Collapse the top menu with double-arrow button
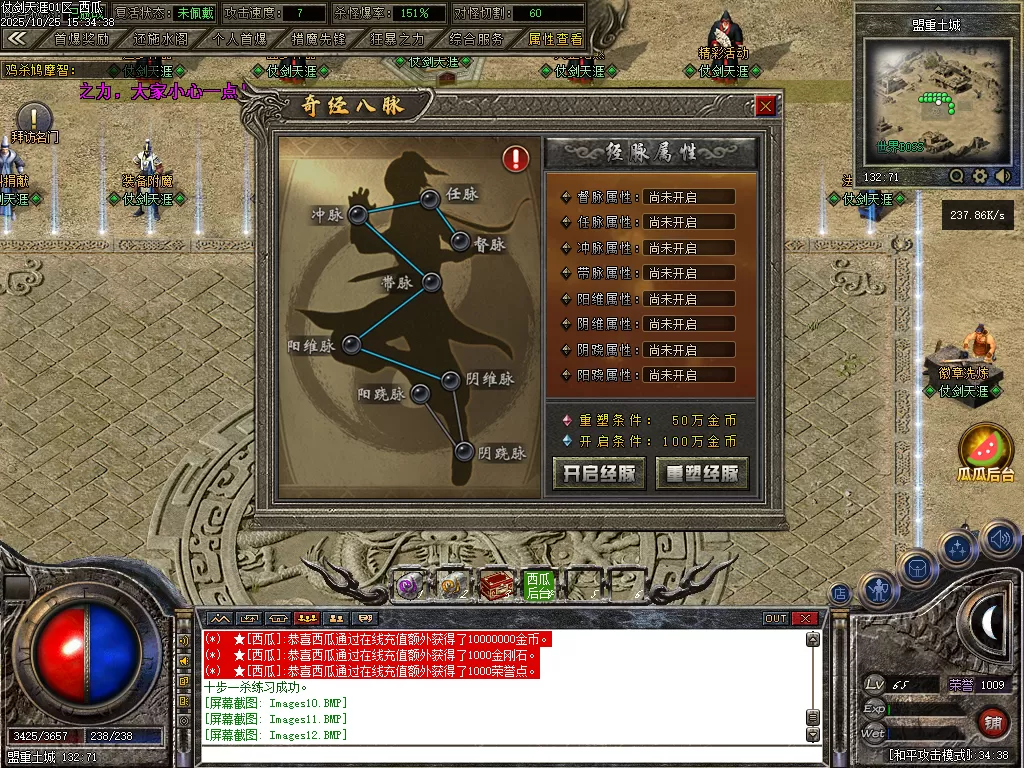Screen dimensions: 1024x768 click(17, 39)
